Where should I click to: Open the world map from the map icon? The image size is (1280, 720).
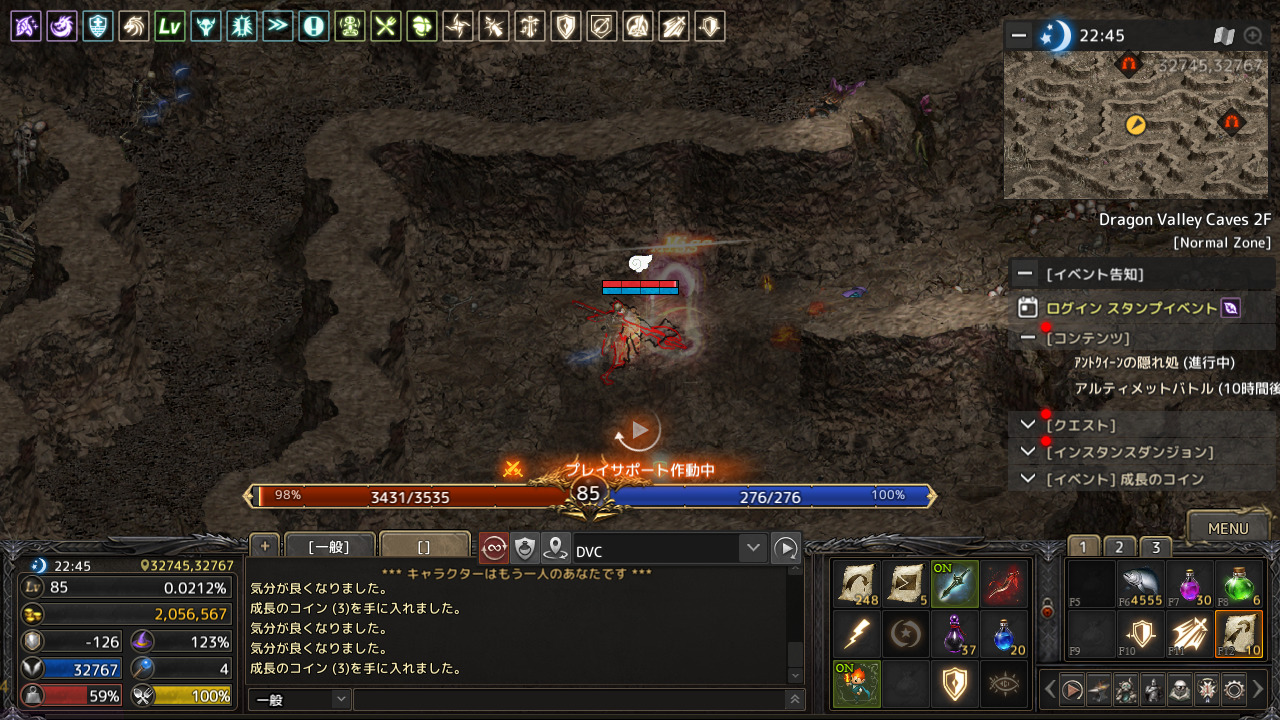[x=1224, y=36]
